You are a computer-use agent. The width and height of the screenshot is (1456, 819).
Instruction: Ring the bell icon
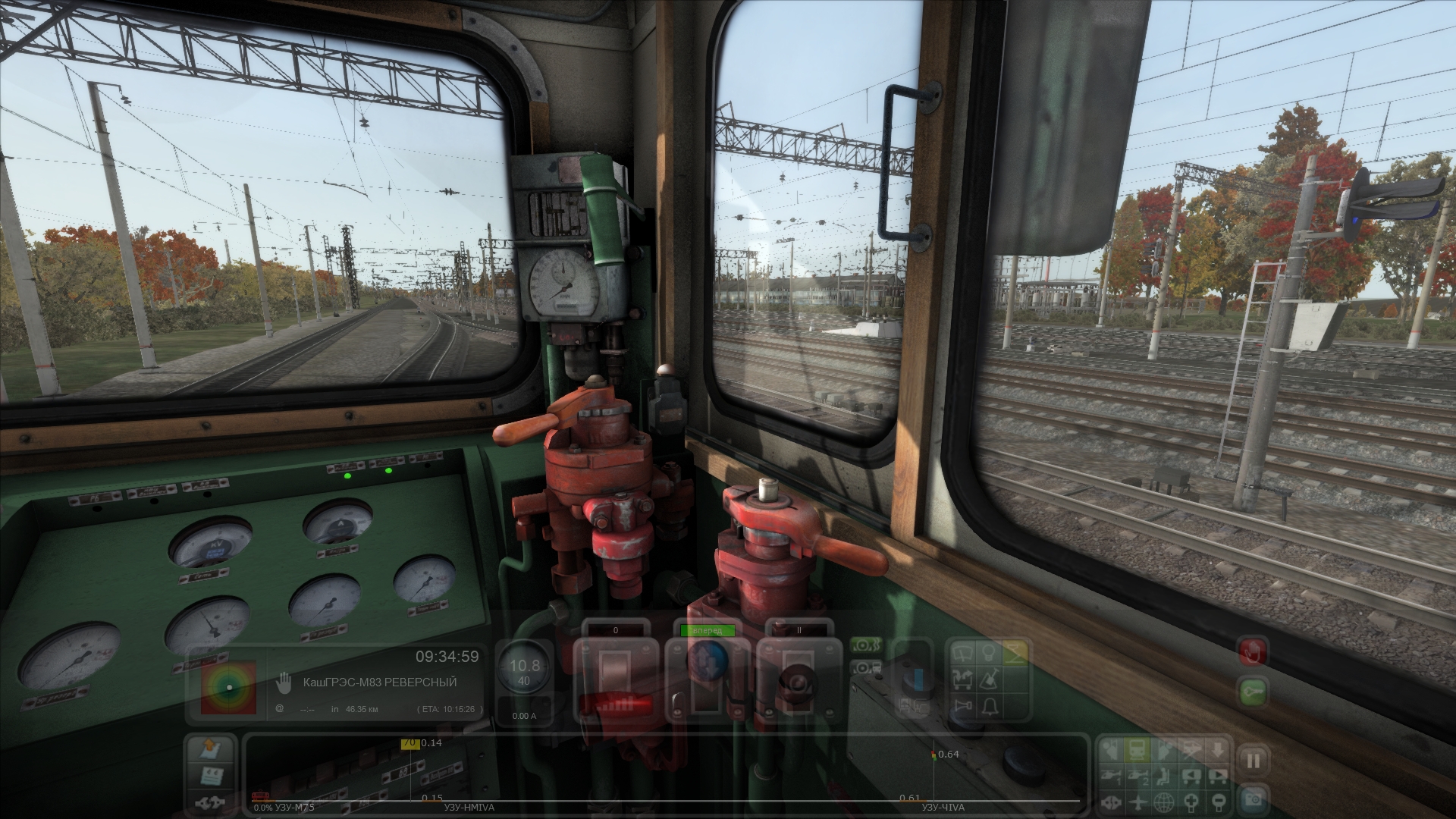[990, 707]
